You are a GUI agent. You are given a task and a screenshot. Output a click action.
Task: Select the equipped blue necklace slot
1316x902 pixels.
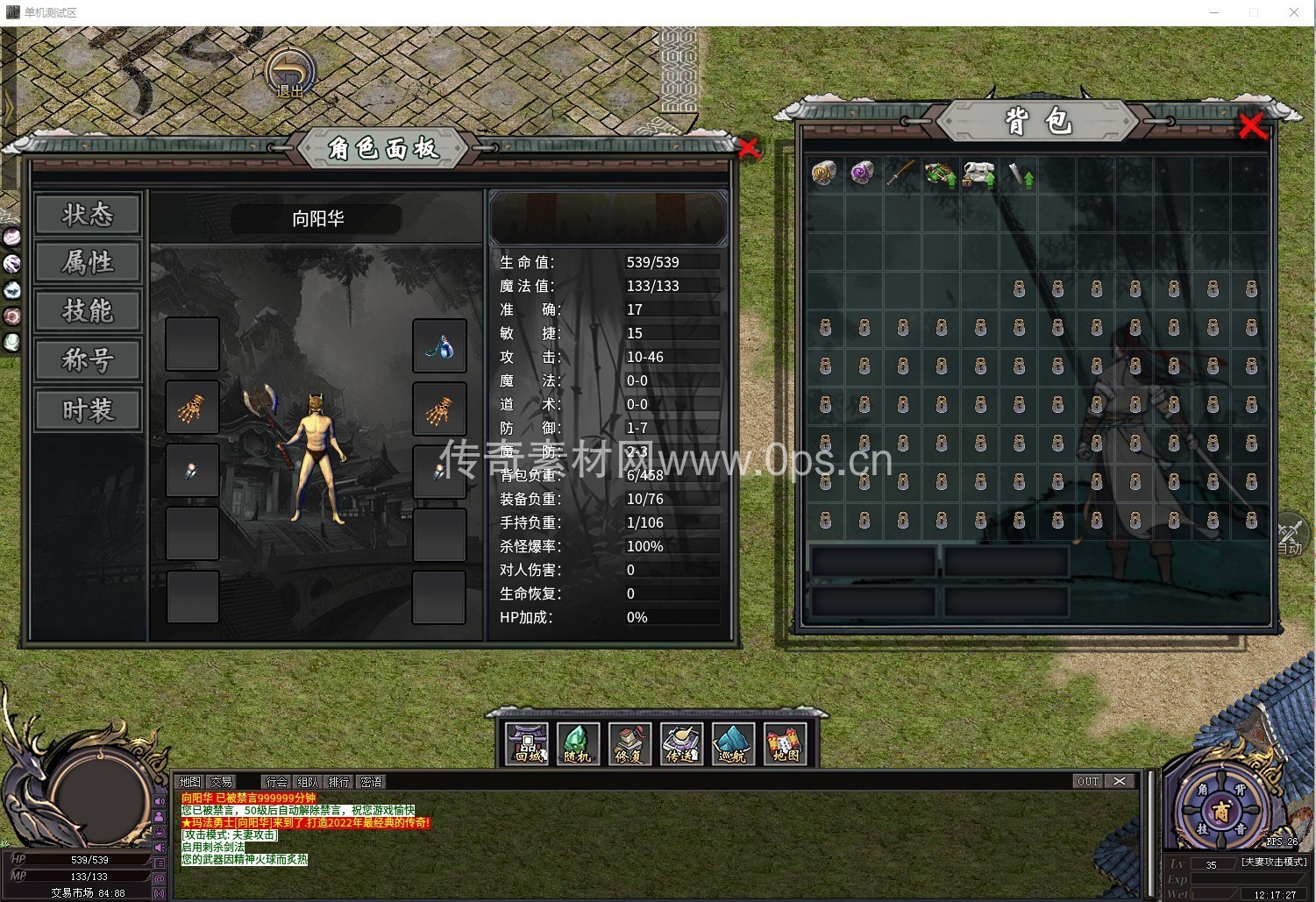tap(439, 346)
